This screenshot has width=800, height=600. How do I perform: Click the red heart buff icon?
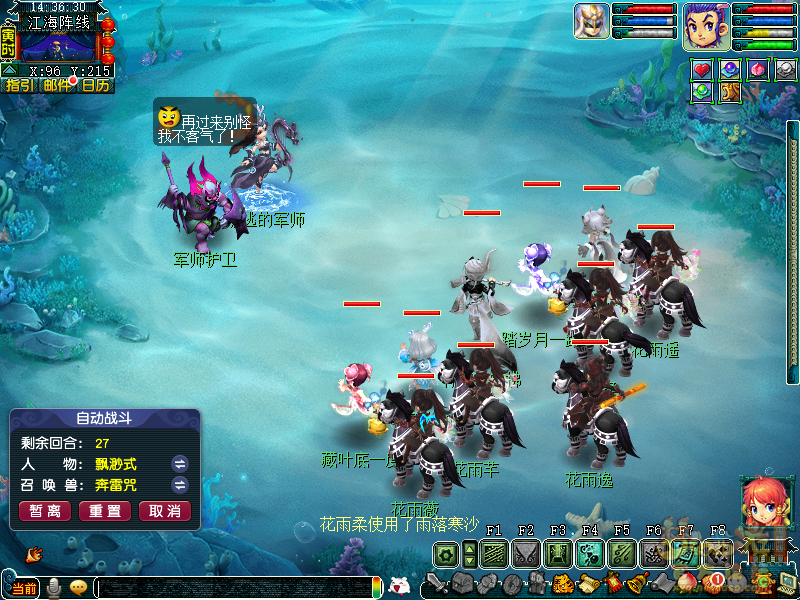[x=703, y=69]
